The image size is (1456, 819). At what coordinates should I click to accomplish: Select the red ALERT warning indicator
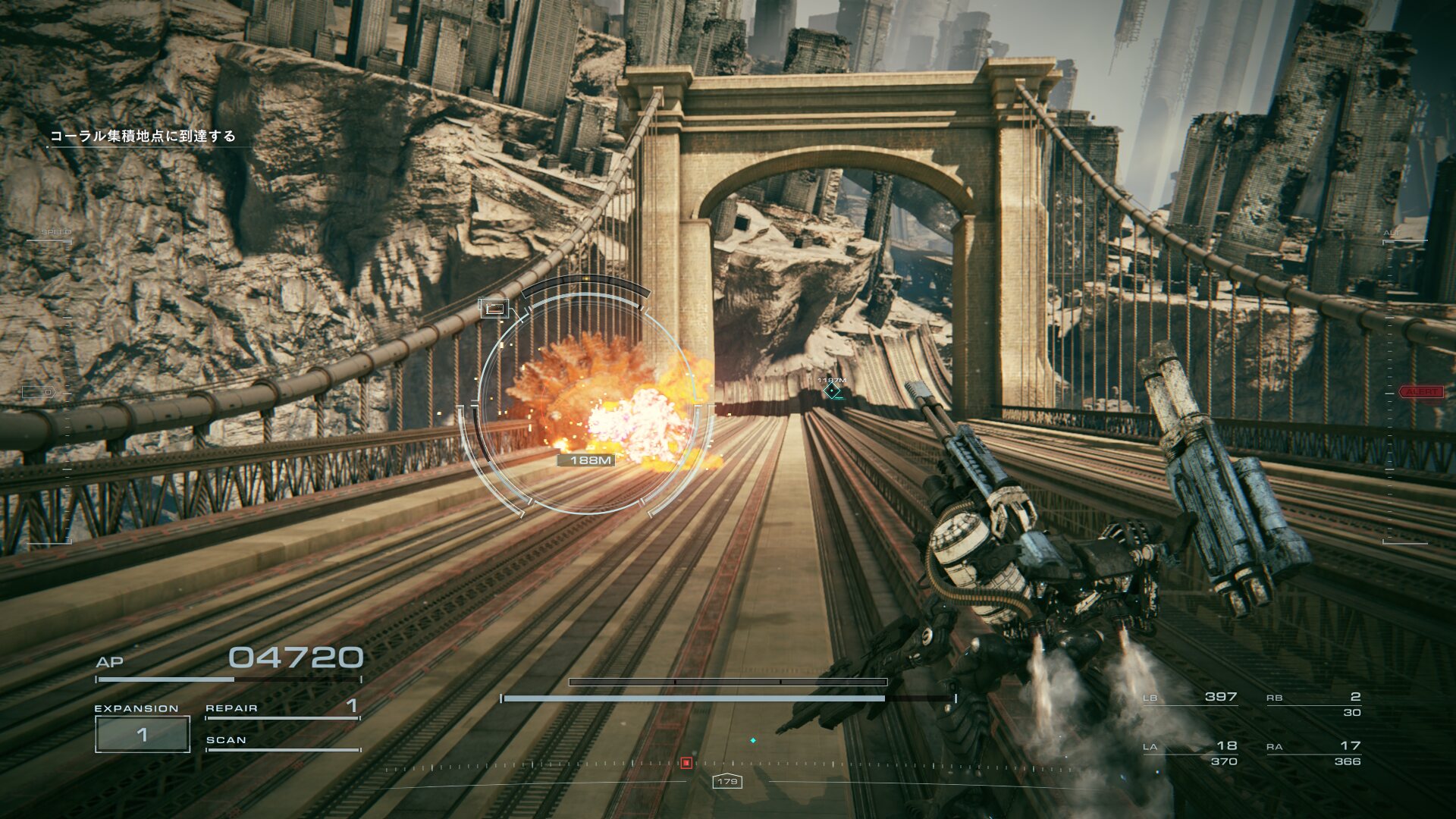click(1421, 392)
